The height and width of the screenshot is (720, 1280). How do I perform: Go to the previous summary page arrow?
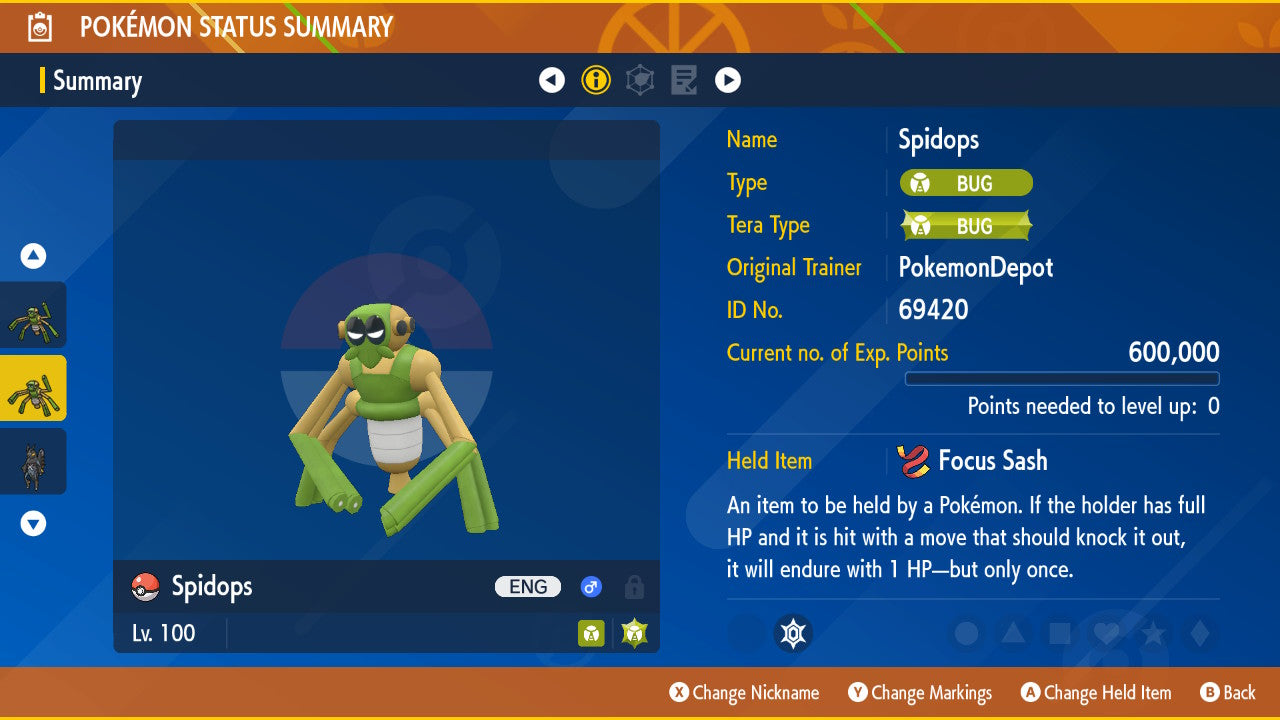552,80
